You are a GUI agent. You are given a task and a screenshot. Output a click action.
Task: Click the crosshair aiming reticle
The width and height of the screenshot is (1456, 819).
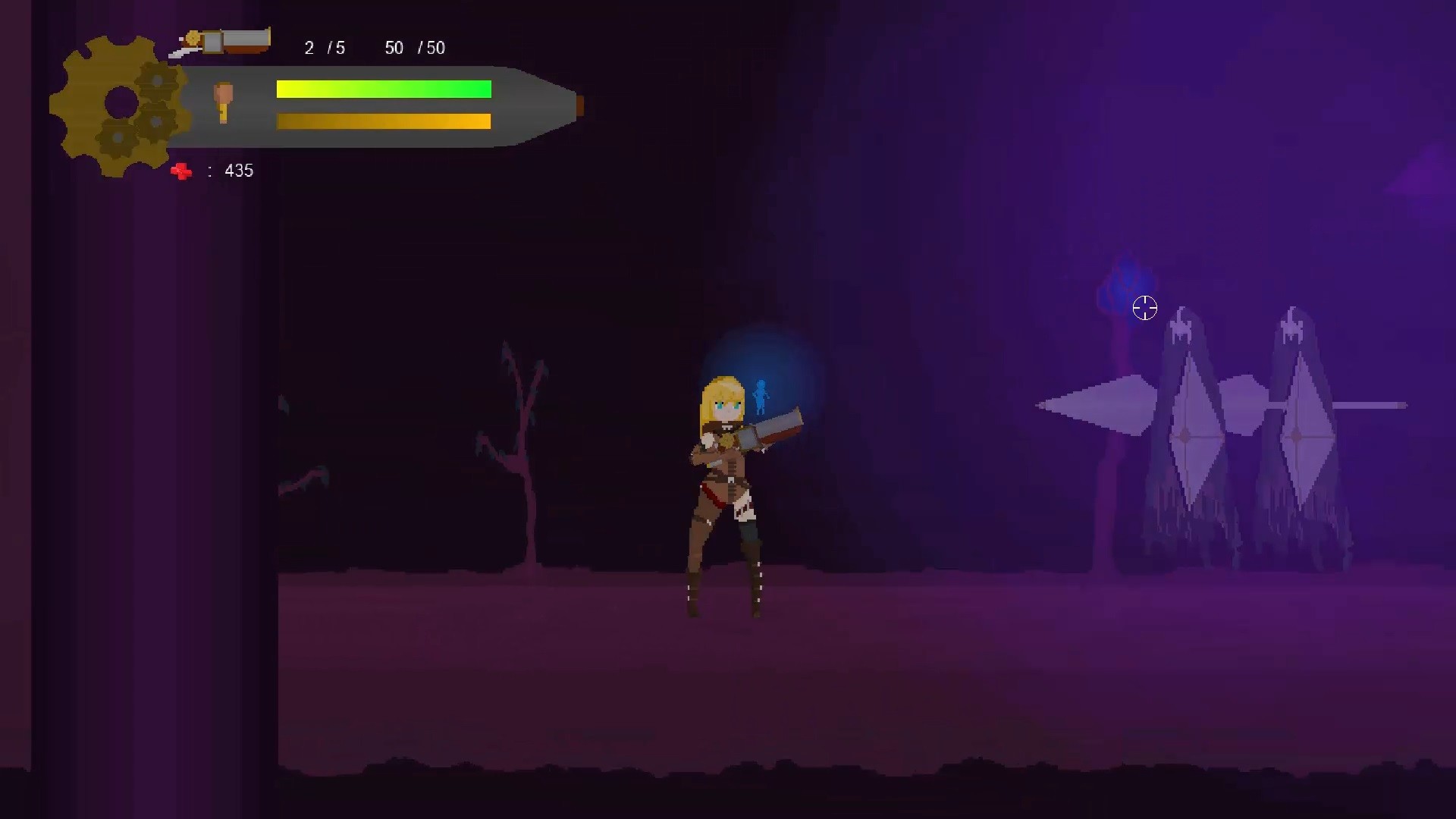pos(1144,309)
